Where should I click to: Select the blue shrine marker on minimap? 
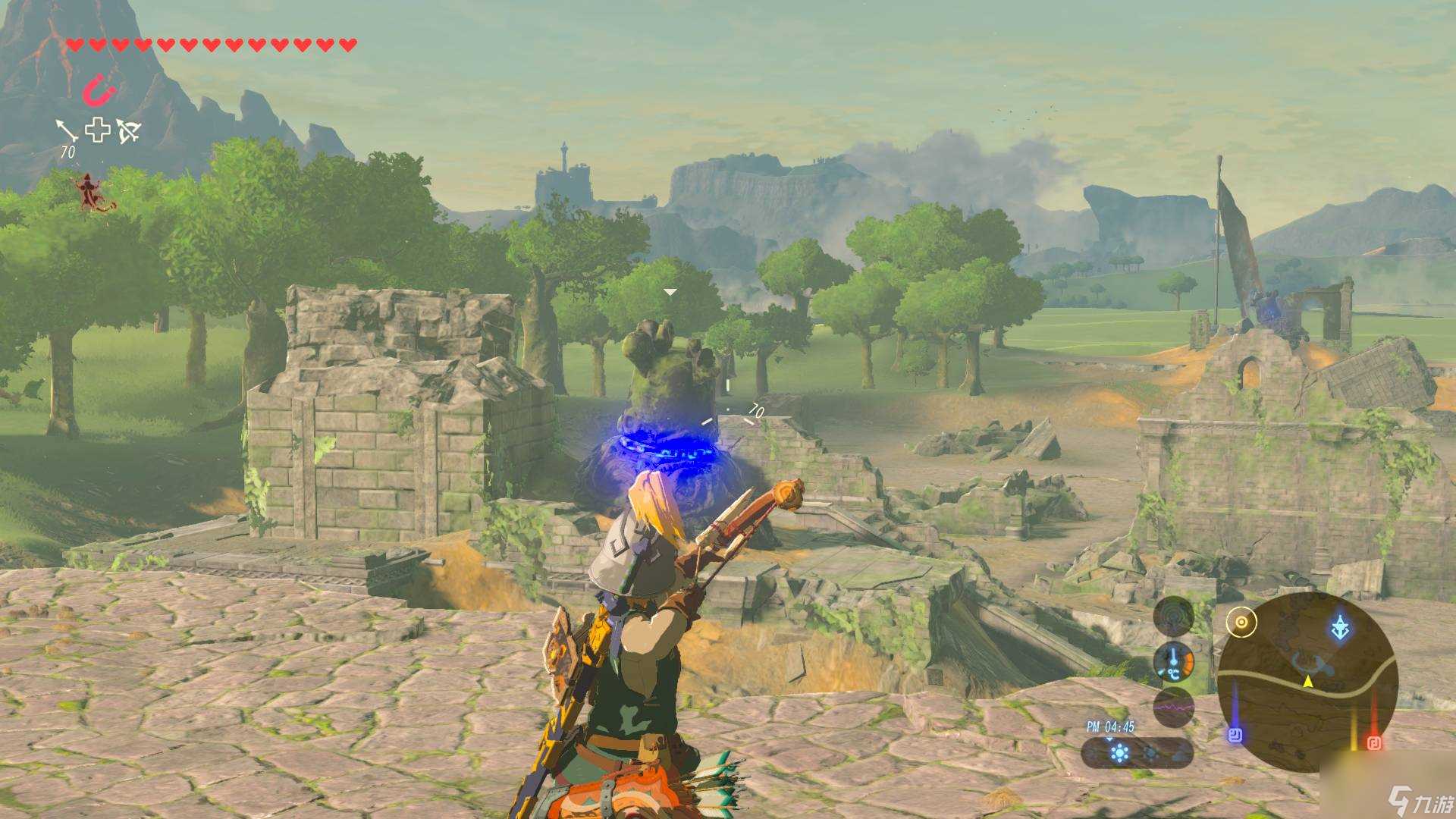pyautogui.click(x=1235, y=734)
